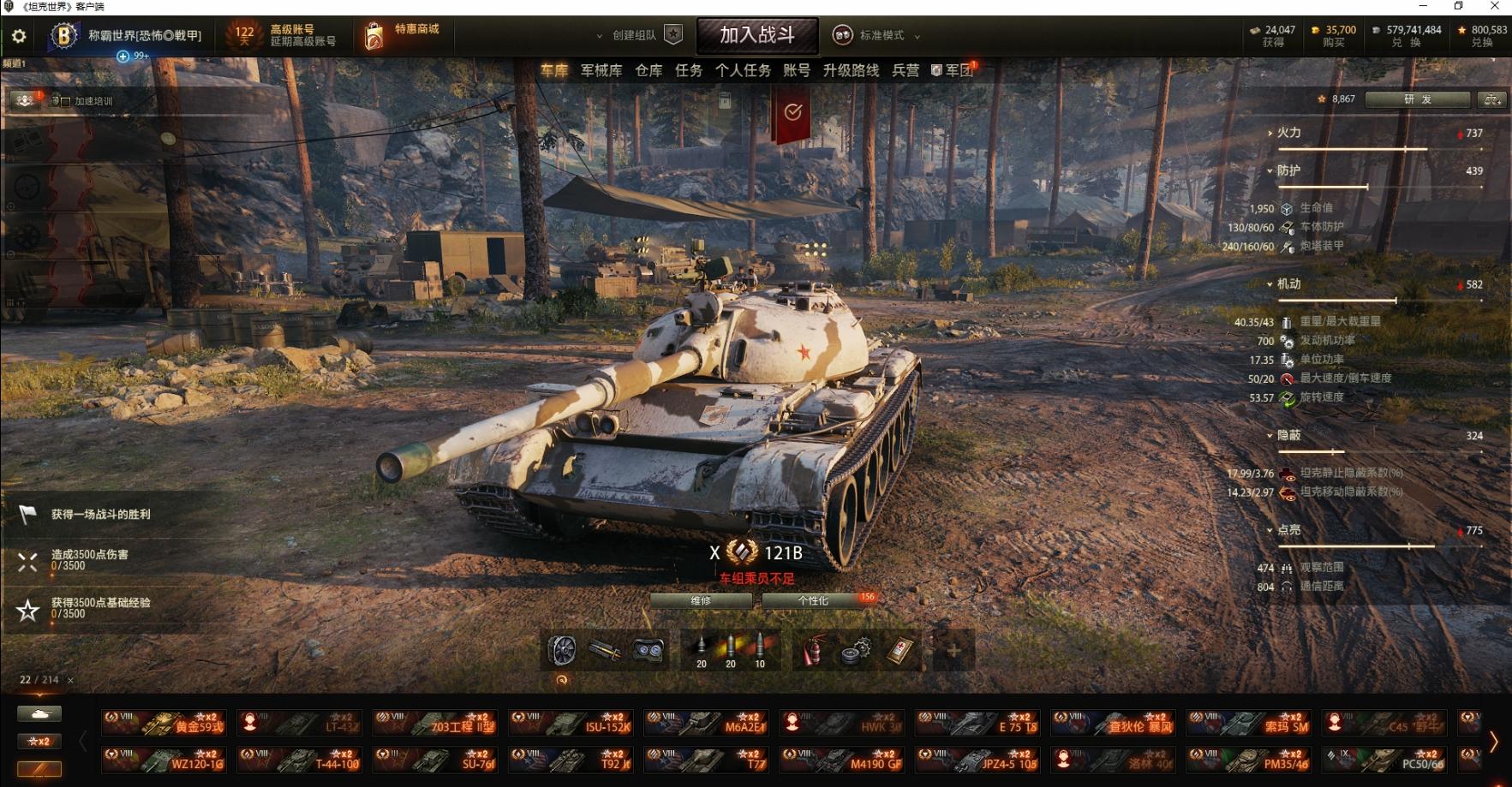
Task: Click the 研发 research button
Action: pos(1417,99)
